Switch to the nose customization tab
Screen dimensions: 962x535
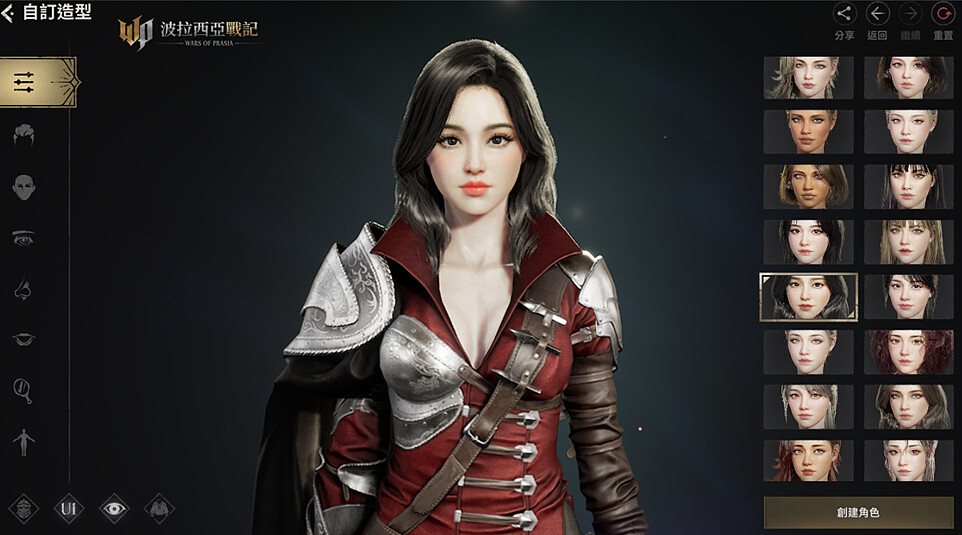(24, 290)
